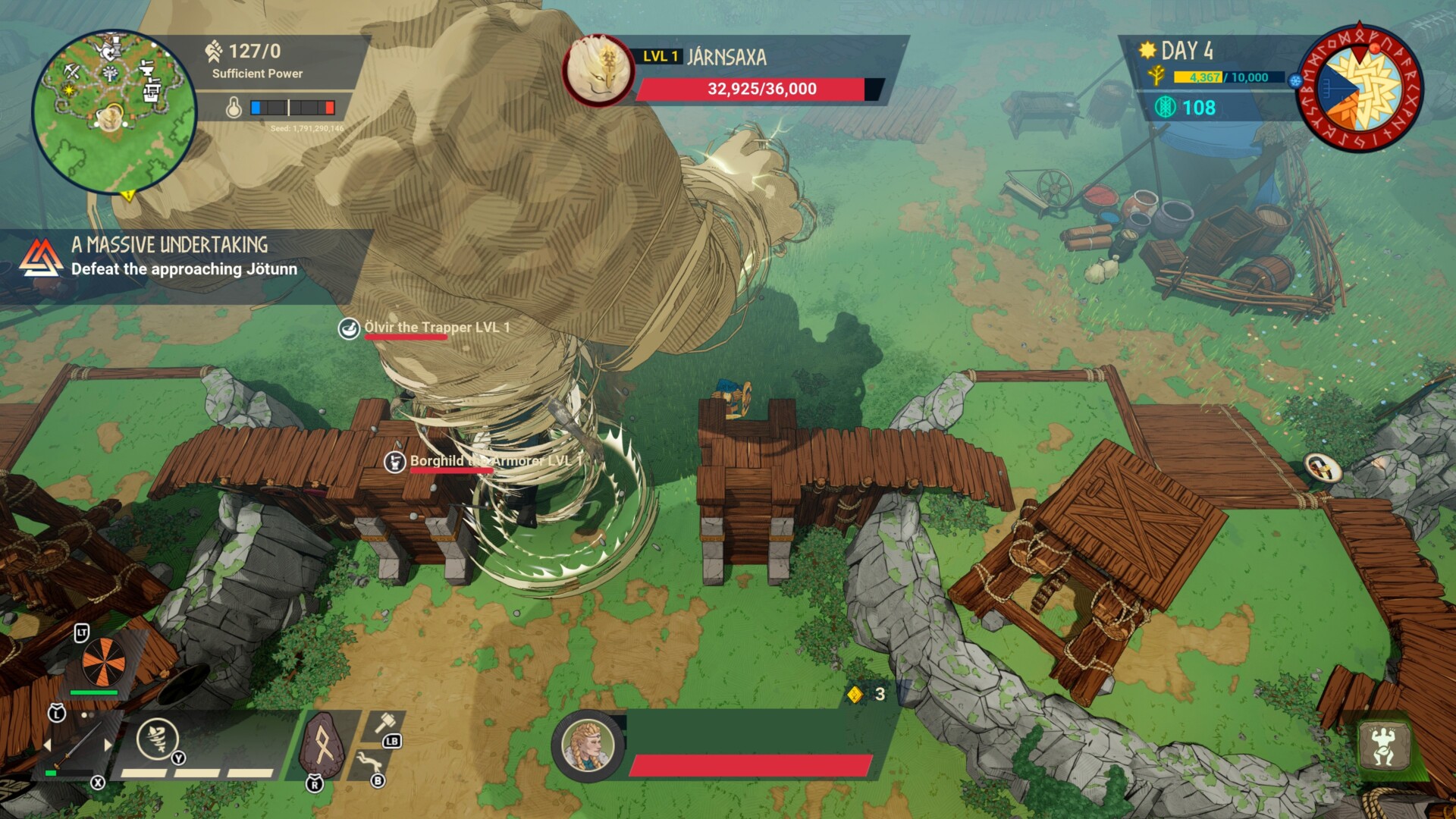Cycle to the previous weapon with left arrow
The height and width of the screenshot is (819, 1456).
point(47,745)
